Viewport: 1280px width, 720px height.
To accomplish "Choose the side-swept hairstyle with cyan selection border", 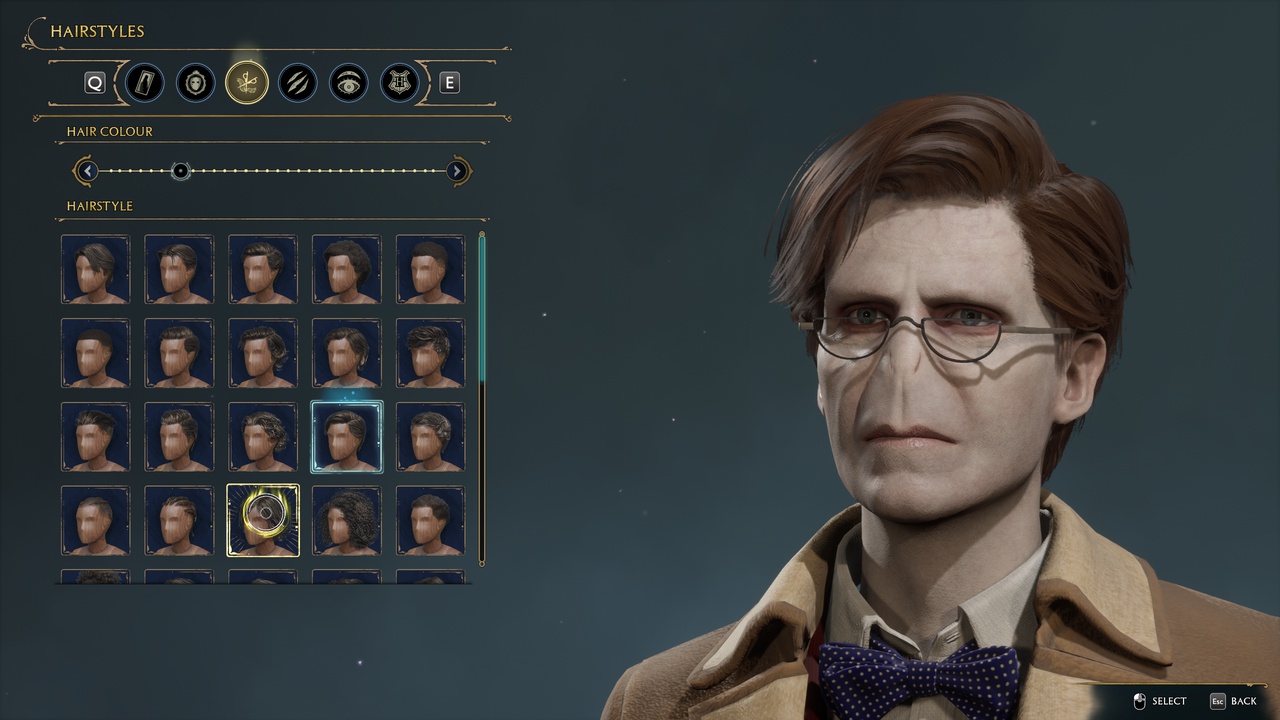I will pyautogui.click(x=346, y=435).
